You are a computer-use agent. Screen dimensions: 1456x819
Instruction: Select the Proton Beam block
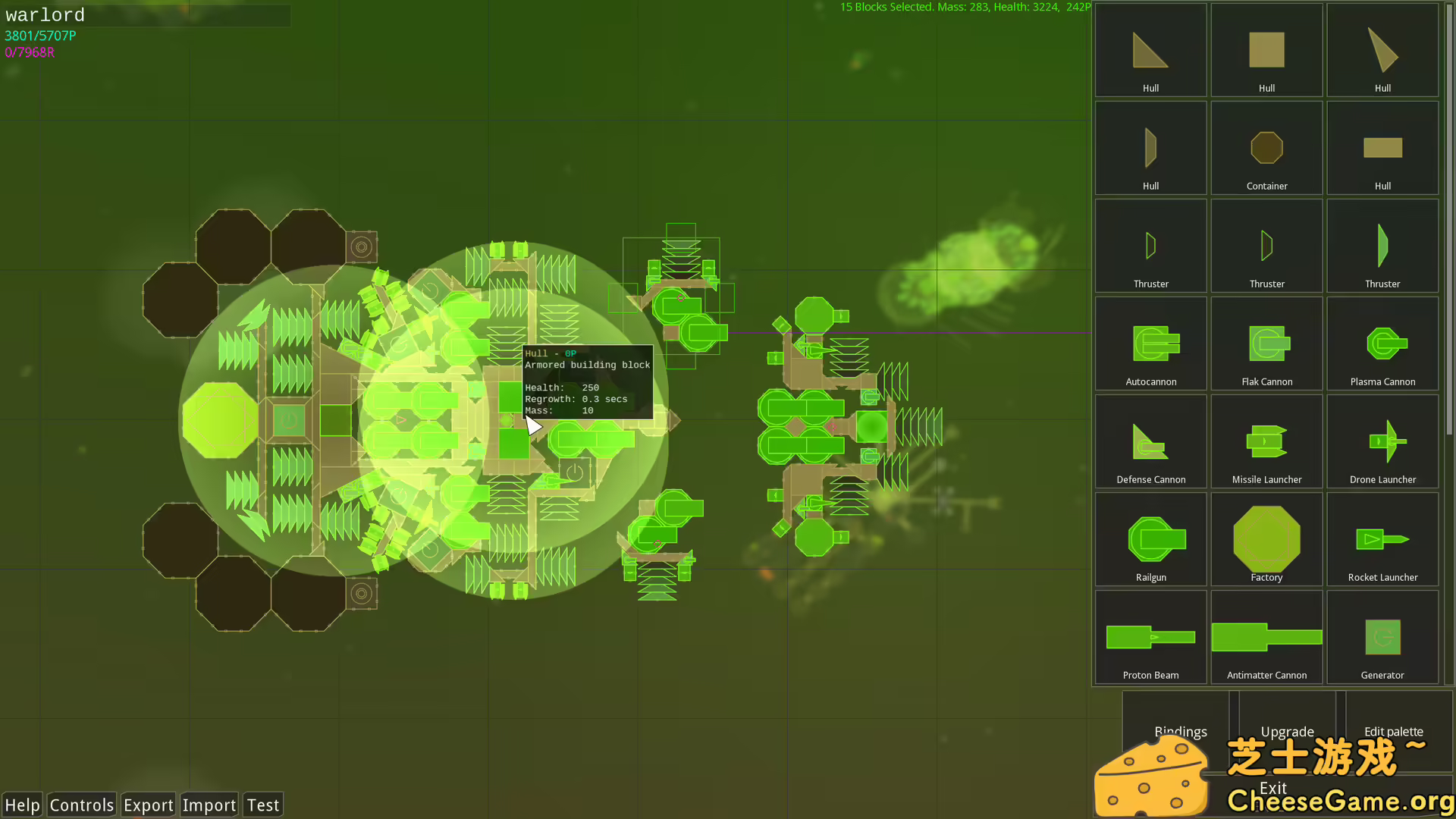1150,636
